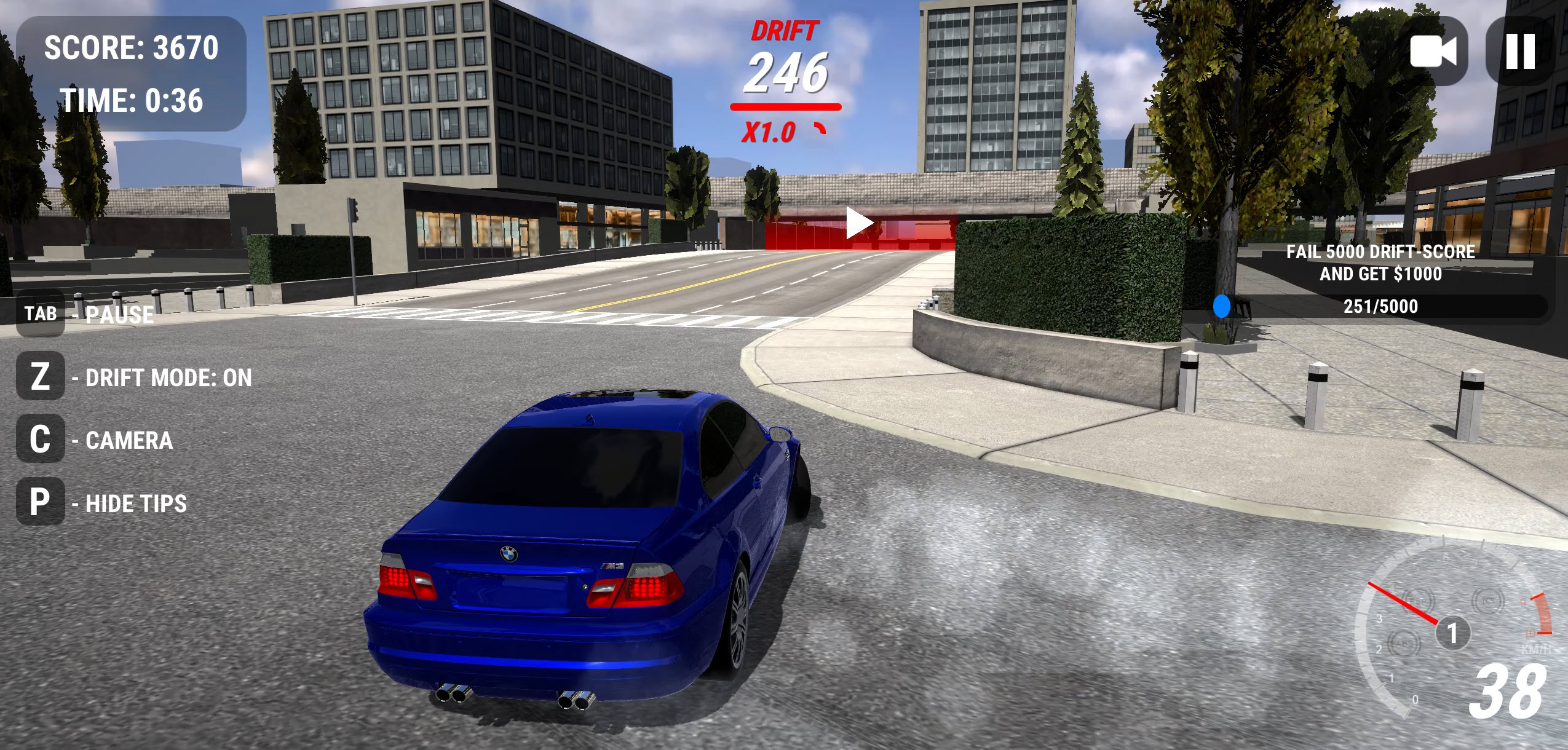Image resolution: width=1568 pixels, height=750 pixels.
Task: Click the P key badge icon
Action: 40,503
